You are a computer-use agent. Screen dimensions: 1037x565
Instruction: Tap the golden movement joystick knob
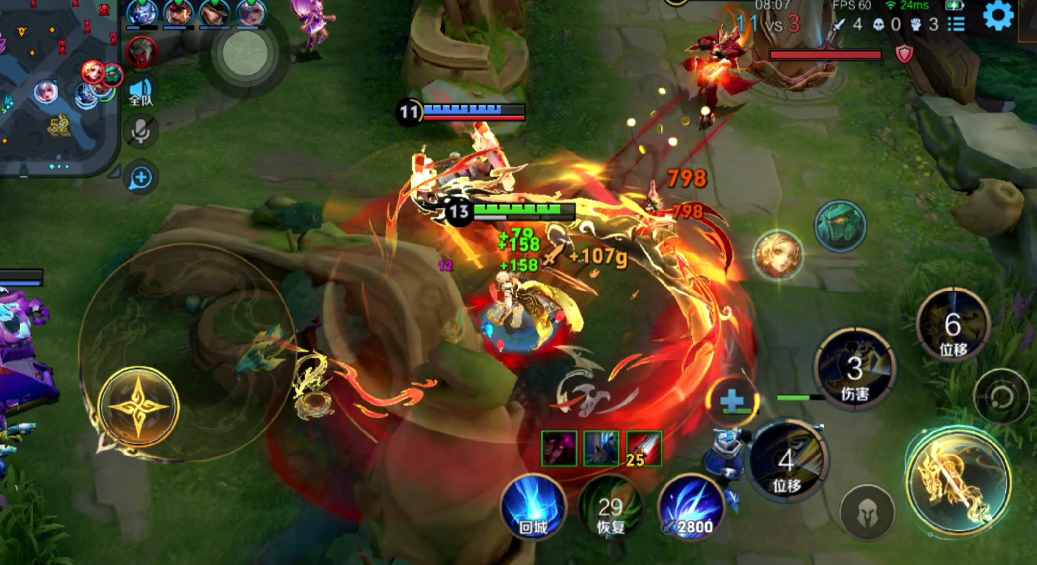(x=139, y=408)
